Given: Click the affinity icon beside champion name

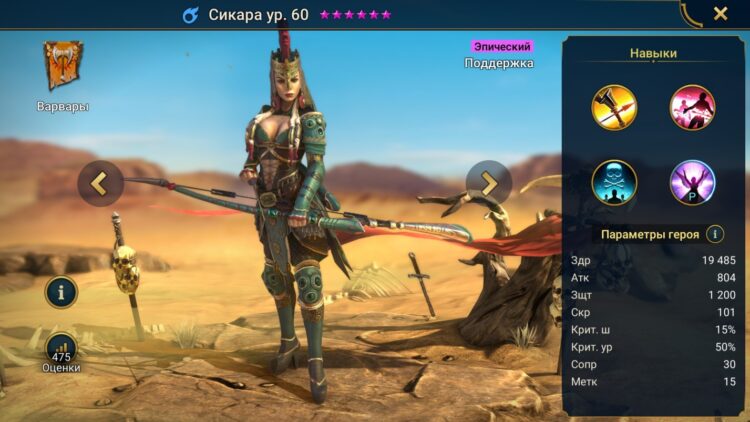Looking at the screenshot, I should (191, 15).
